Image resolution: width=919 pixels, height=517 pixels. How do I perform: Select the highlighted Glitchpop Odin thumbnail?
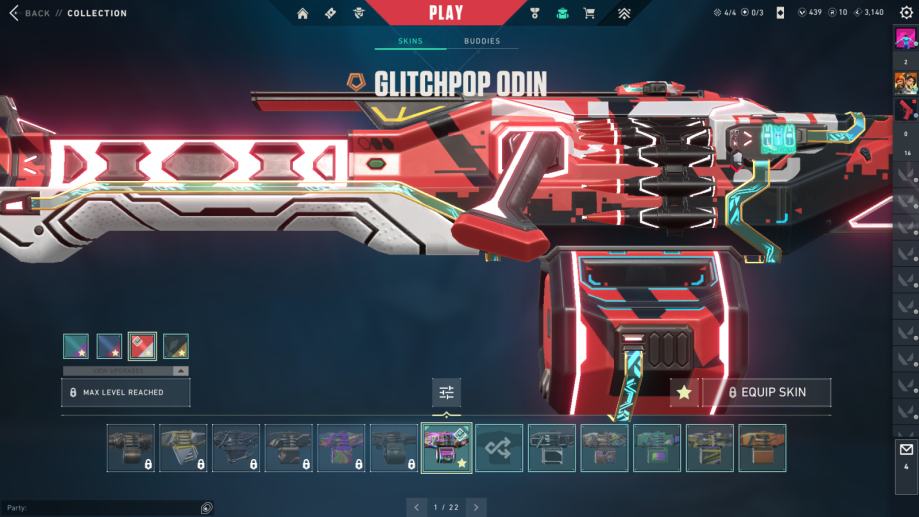446,448
